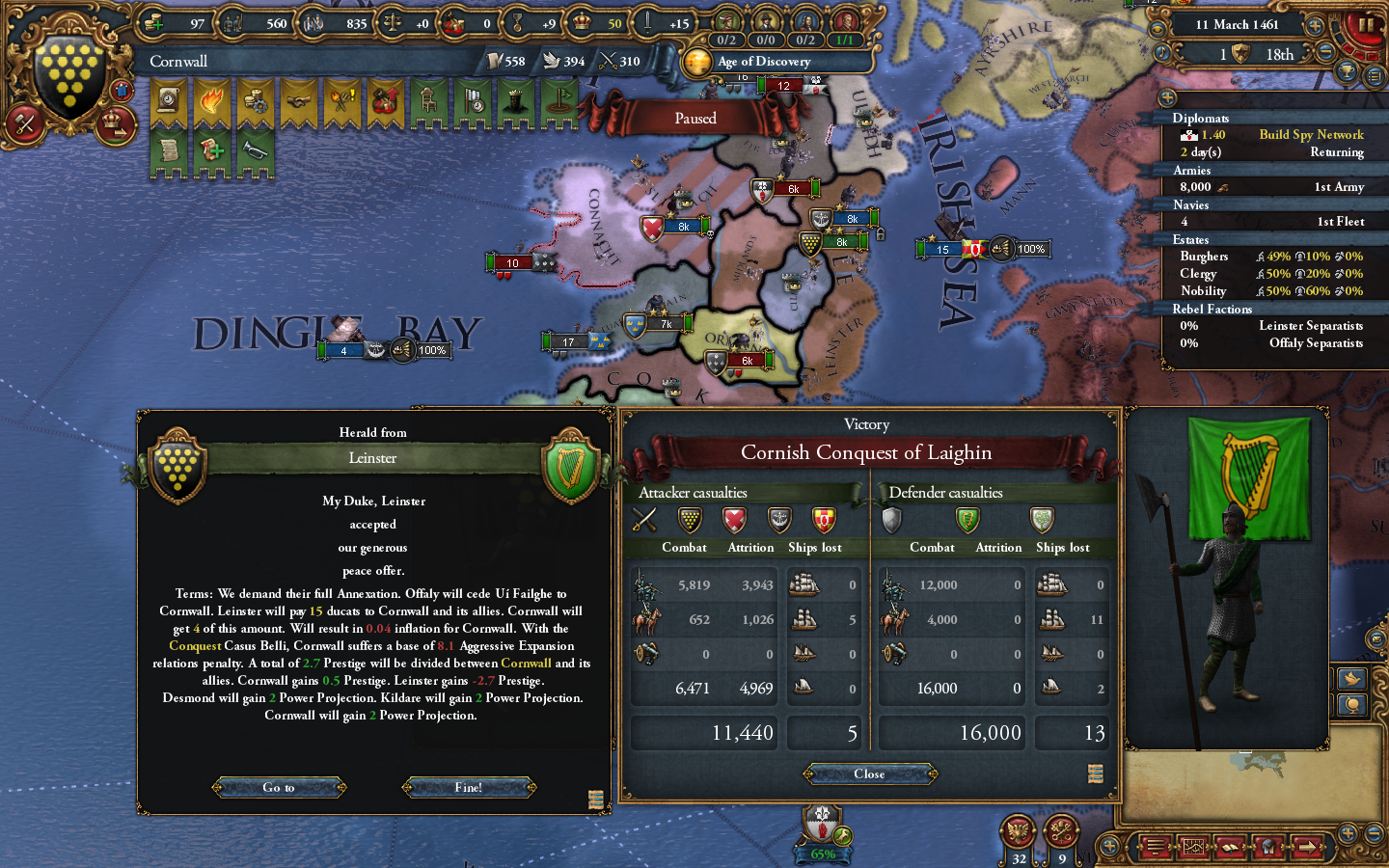Click Go to on the Leinster herald popup

coord(279,787)
